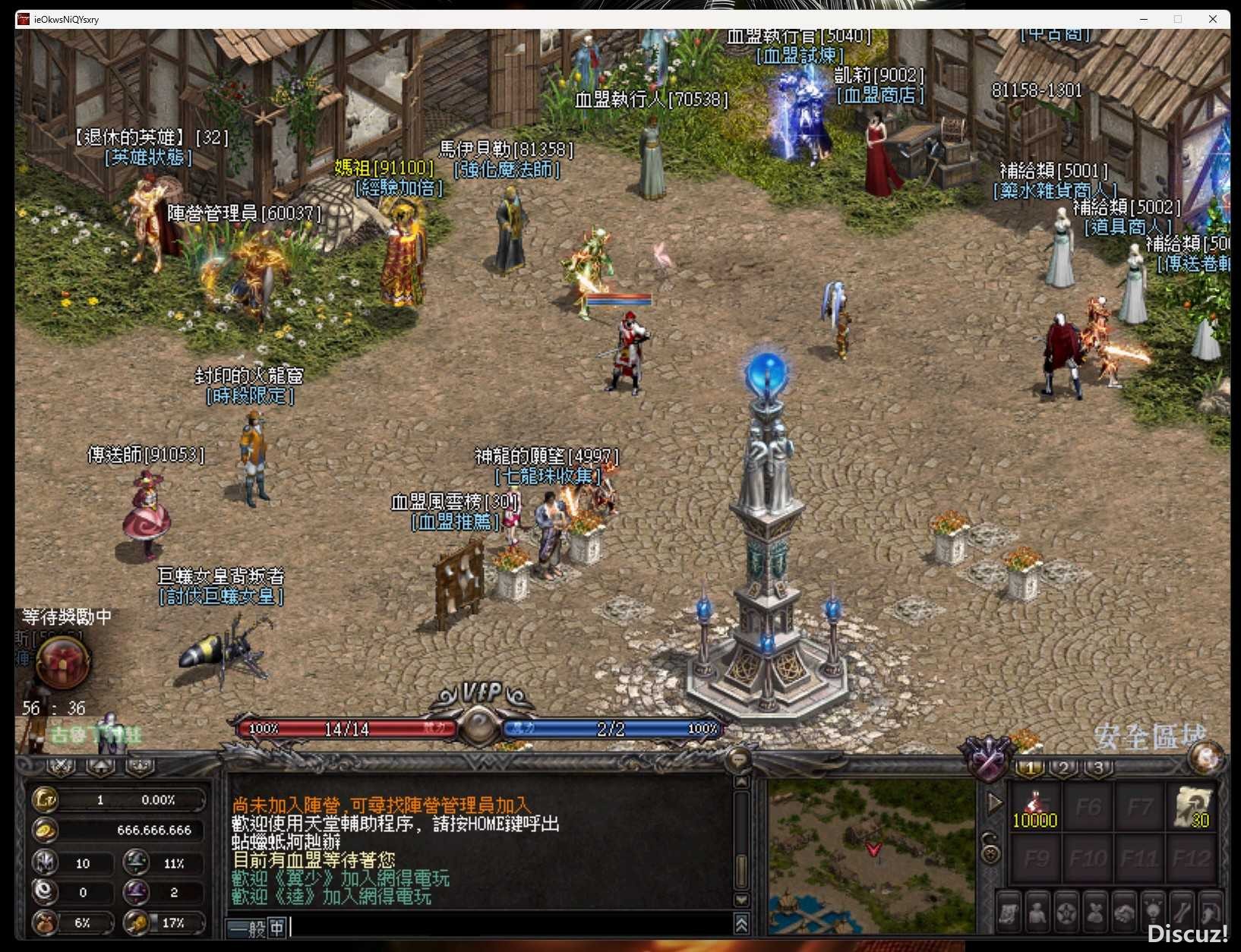Open the waiting reward gift icon

[63, 663]
